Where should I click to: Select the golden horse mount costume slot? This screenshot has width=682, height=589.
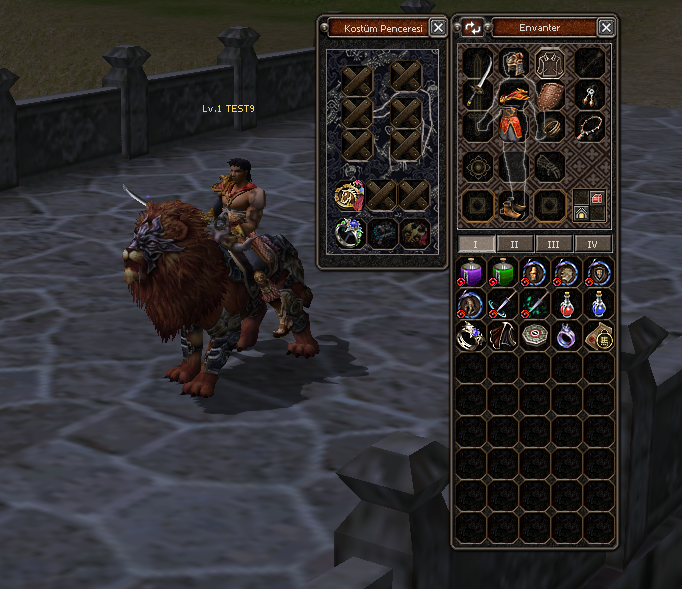[x=350, y=195]
